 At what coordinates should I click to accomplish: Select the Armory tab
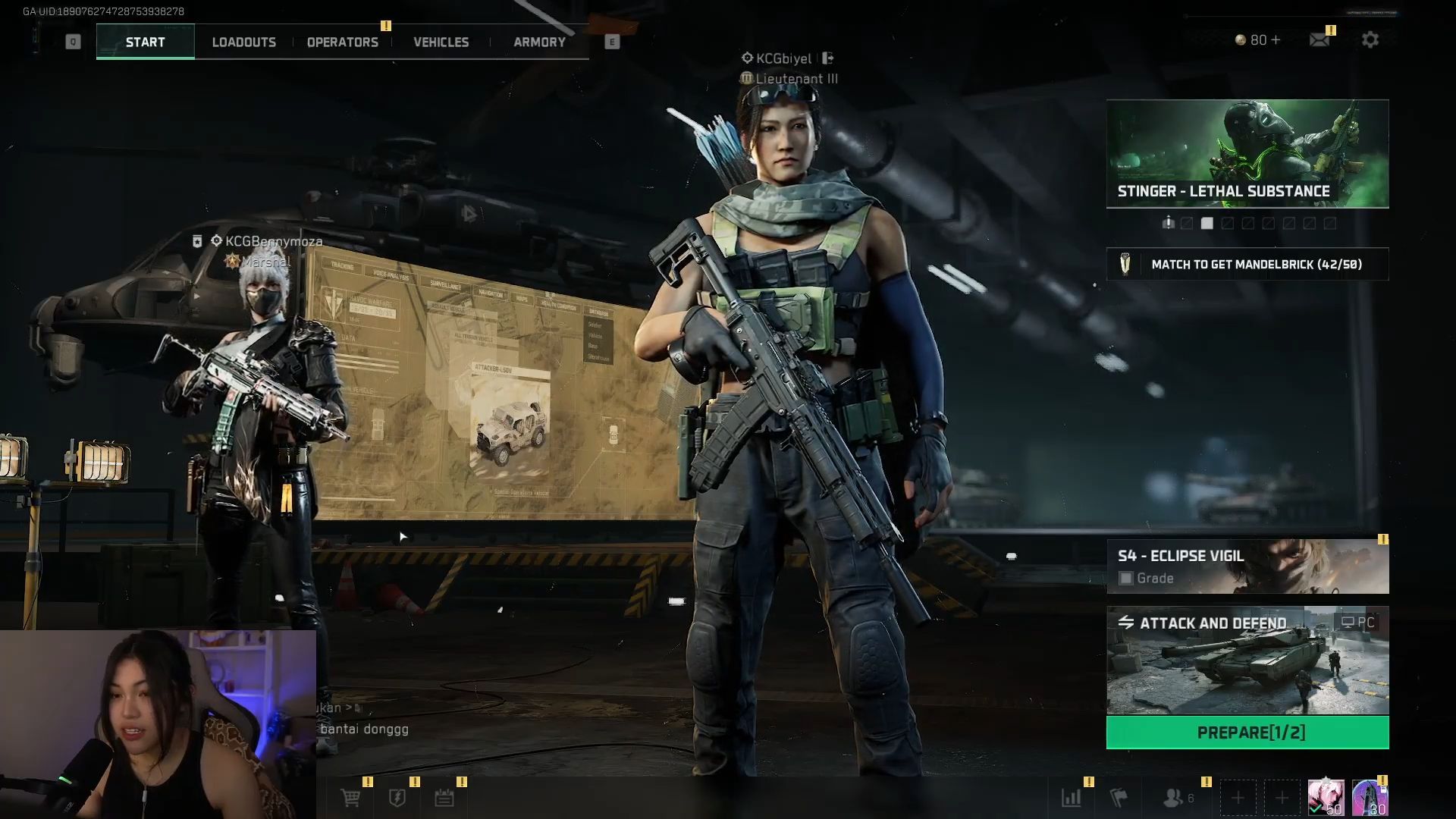coord(539,42)
